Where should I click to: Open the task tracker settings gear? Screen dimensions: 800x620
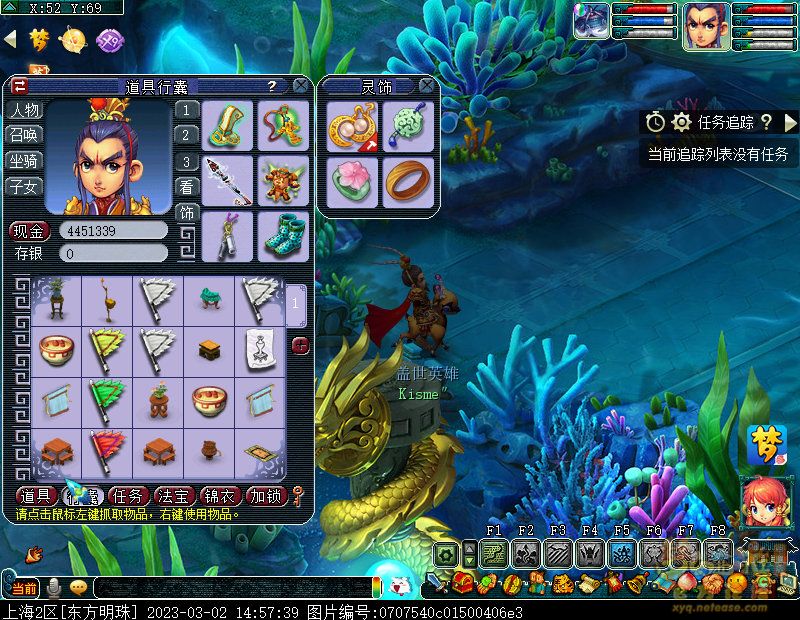point(682,122)
